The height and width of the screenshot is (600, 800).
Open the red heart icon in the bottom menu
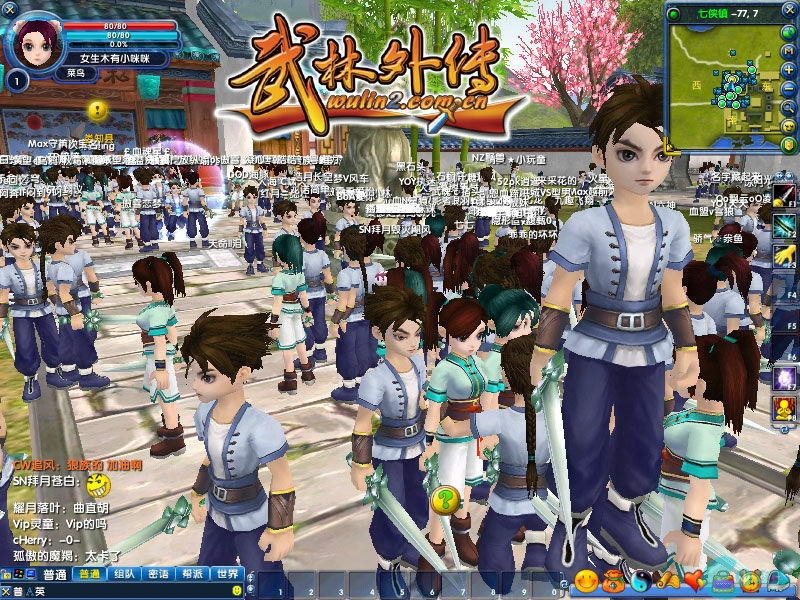click(692, 580)
